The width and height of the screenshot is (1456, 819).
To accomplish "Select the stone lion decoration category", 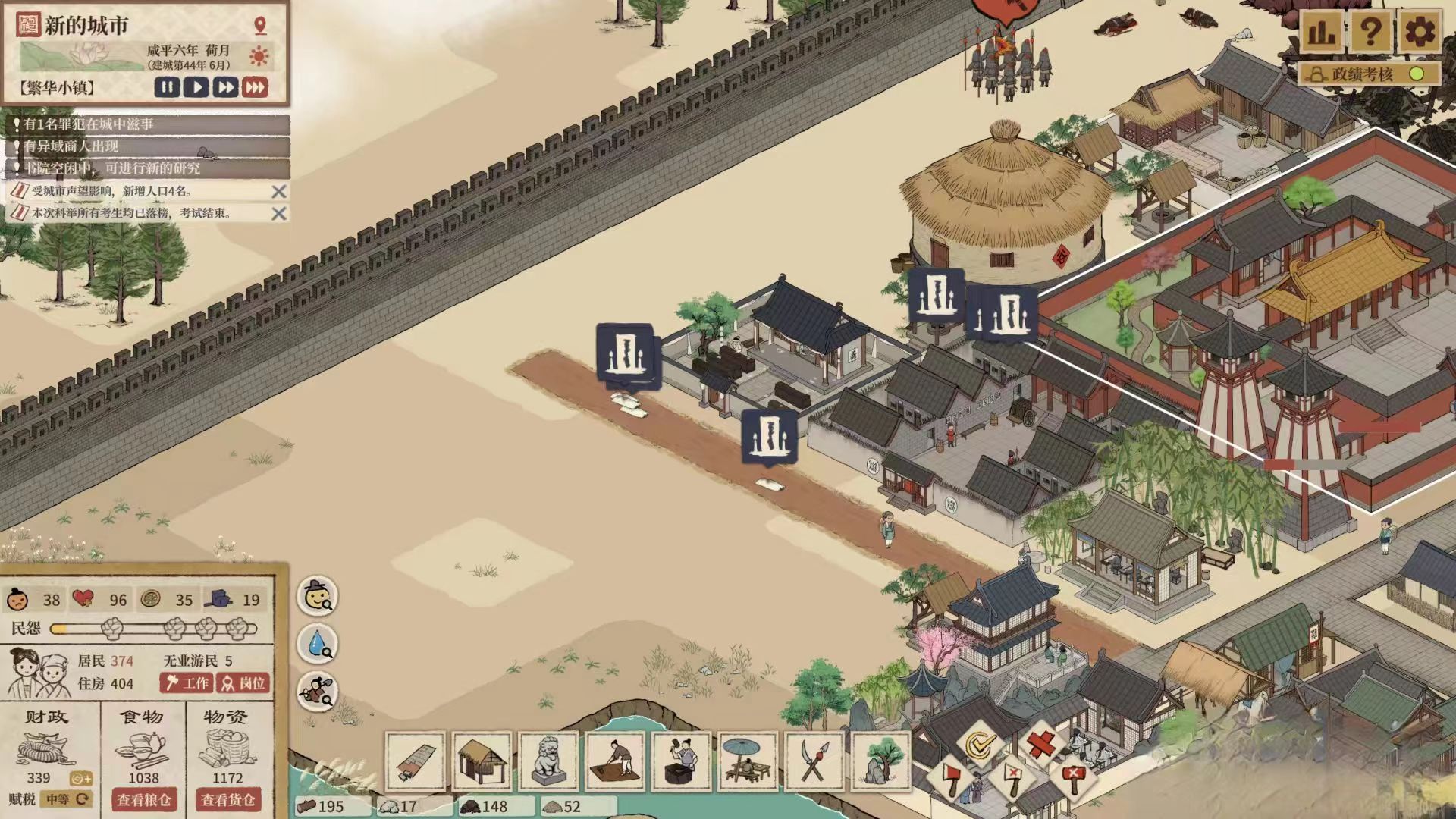I will click(x=548, y=761).
